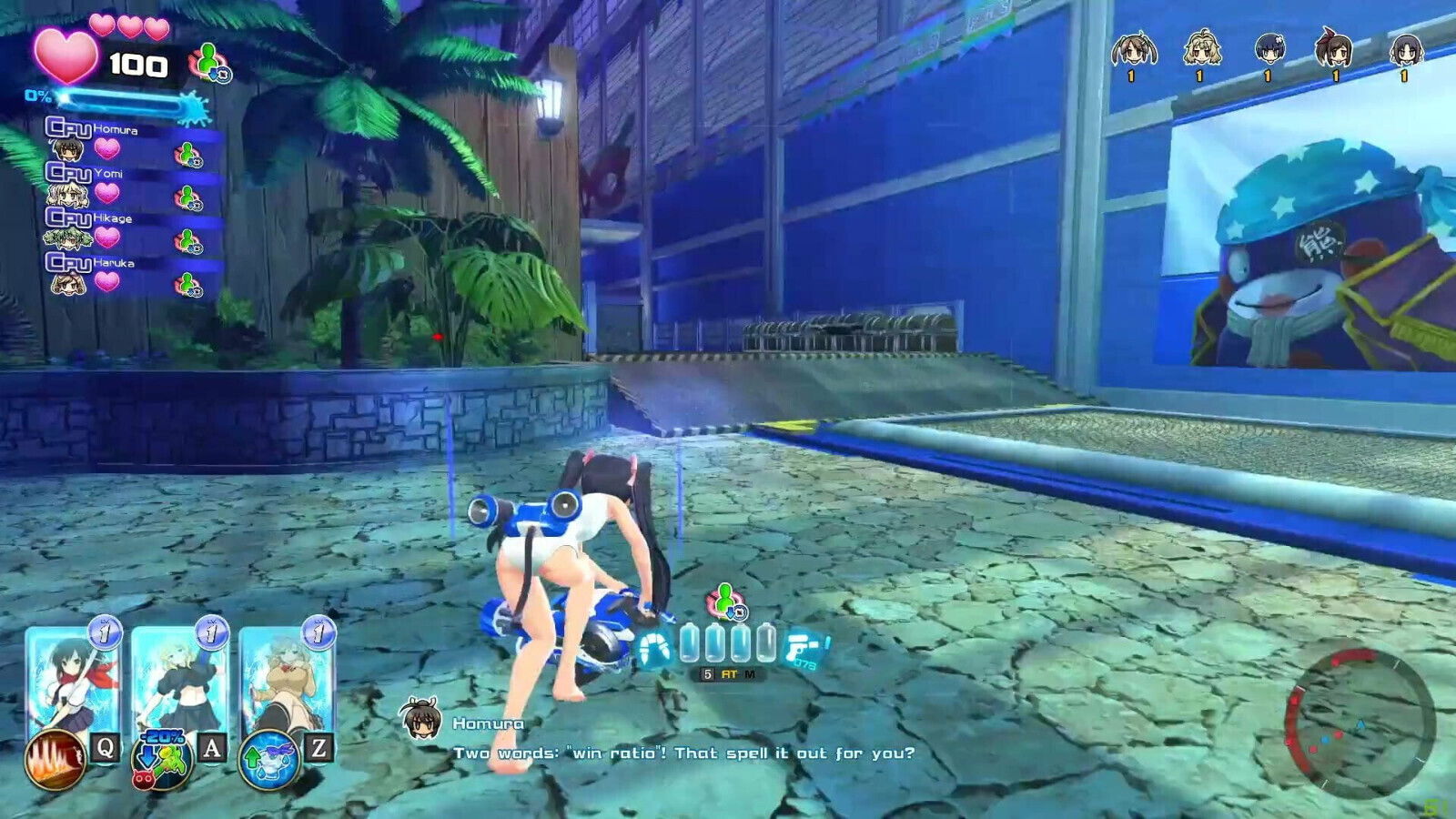Viewport: 1456px width, 819px height.
Task: Click the M indicator next to AT
Action: (x=749, y=673)
